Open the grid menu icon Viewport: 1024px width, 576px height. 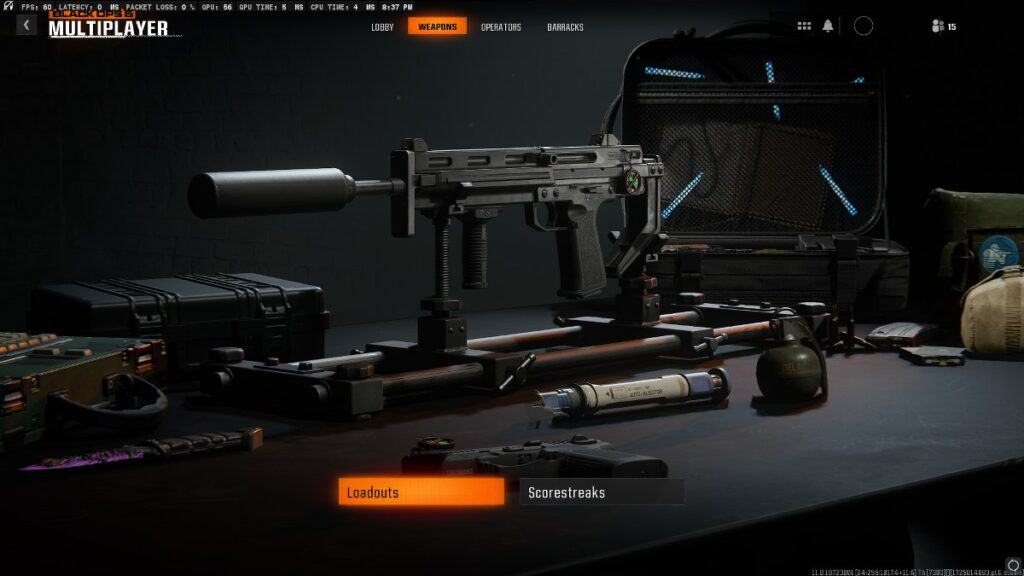pos(804,26)
